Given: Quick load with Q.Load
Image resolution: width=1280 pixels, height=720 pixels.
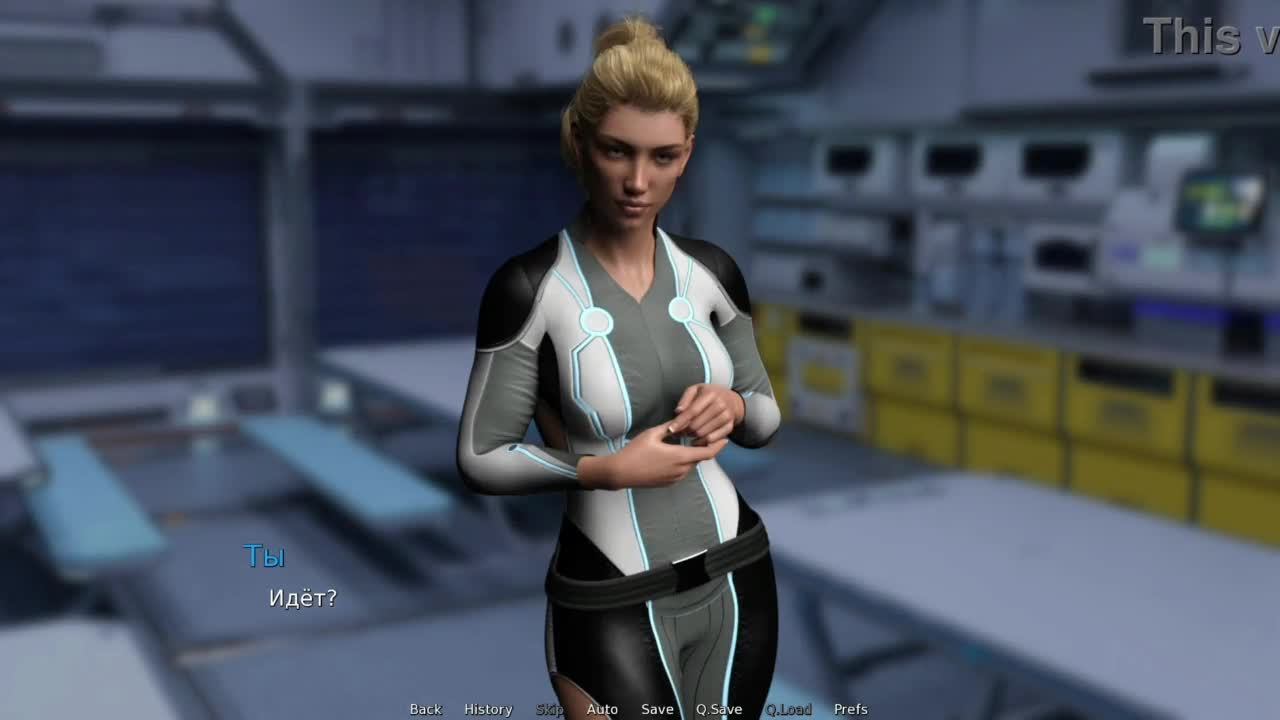Looking at the screenshot, I should click(x=788, y=709).
